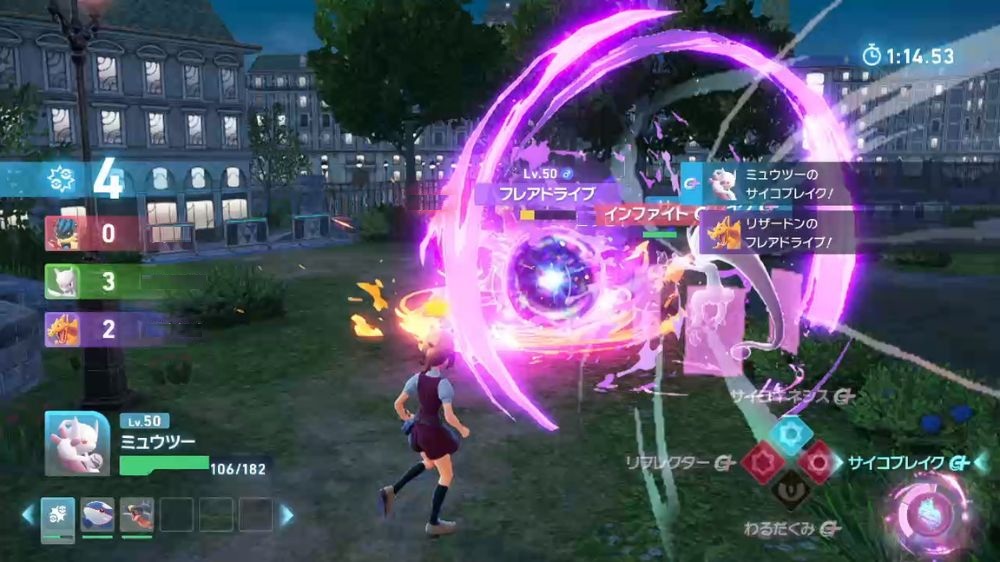The image size is (1000, 562).
Task: Select the Mewtwo green scoreboard row
Action: (92, 281)
